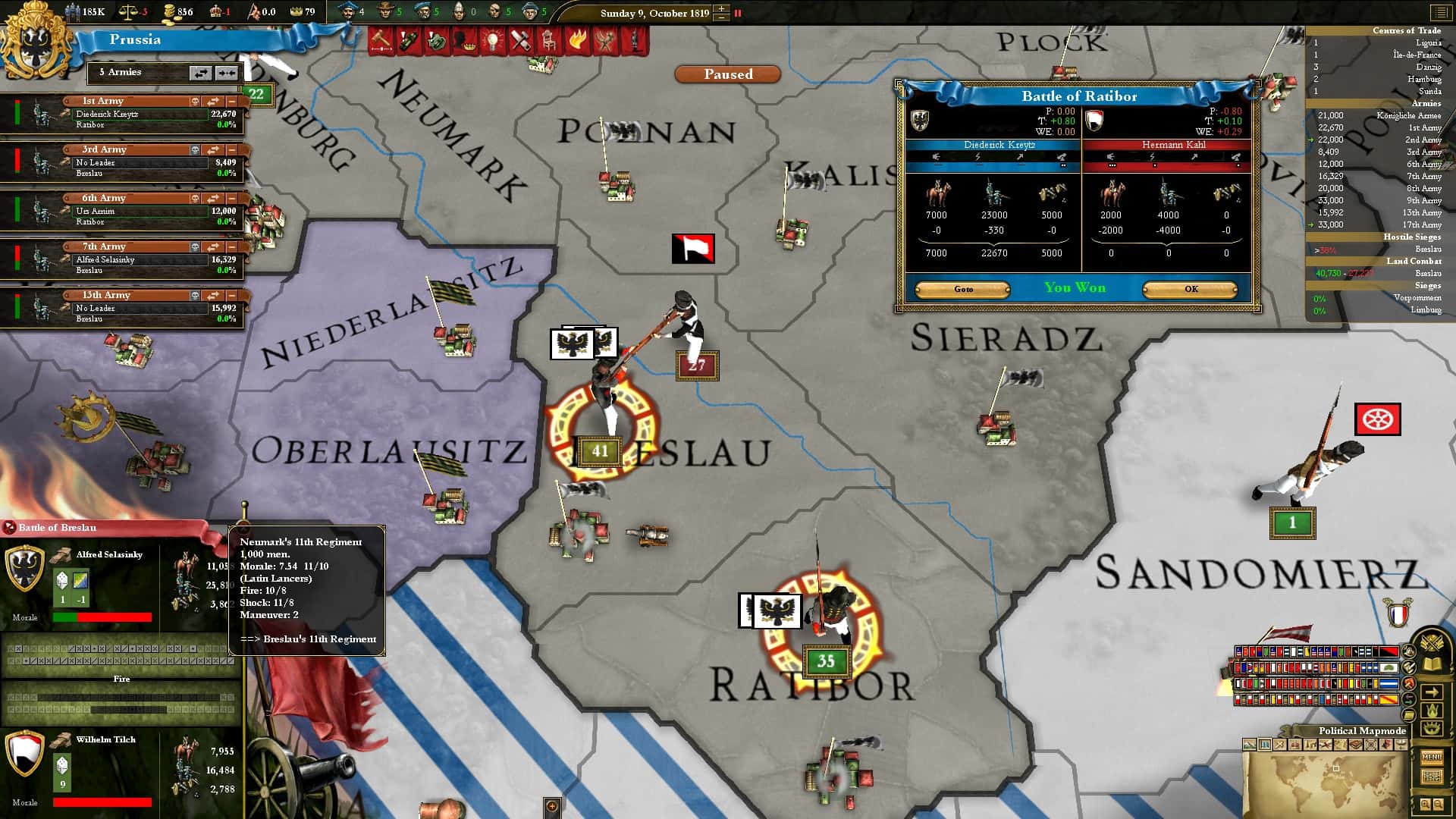Confirm the Battle of Ratibor with OK
This screenshot has height=819, width=1456.
click(x=1191, y=289)
